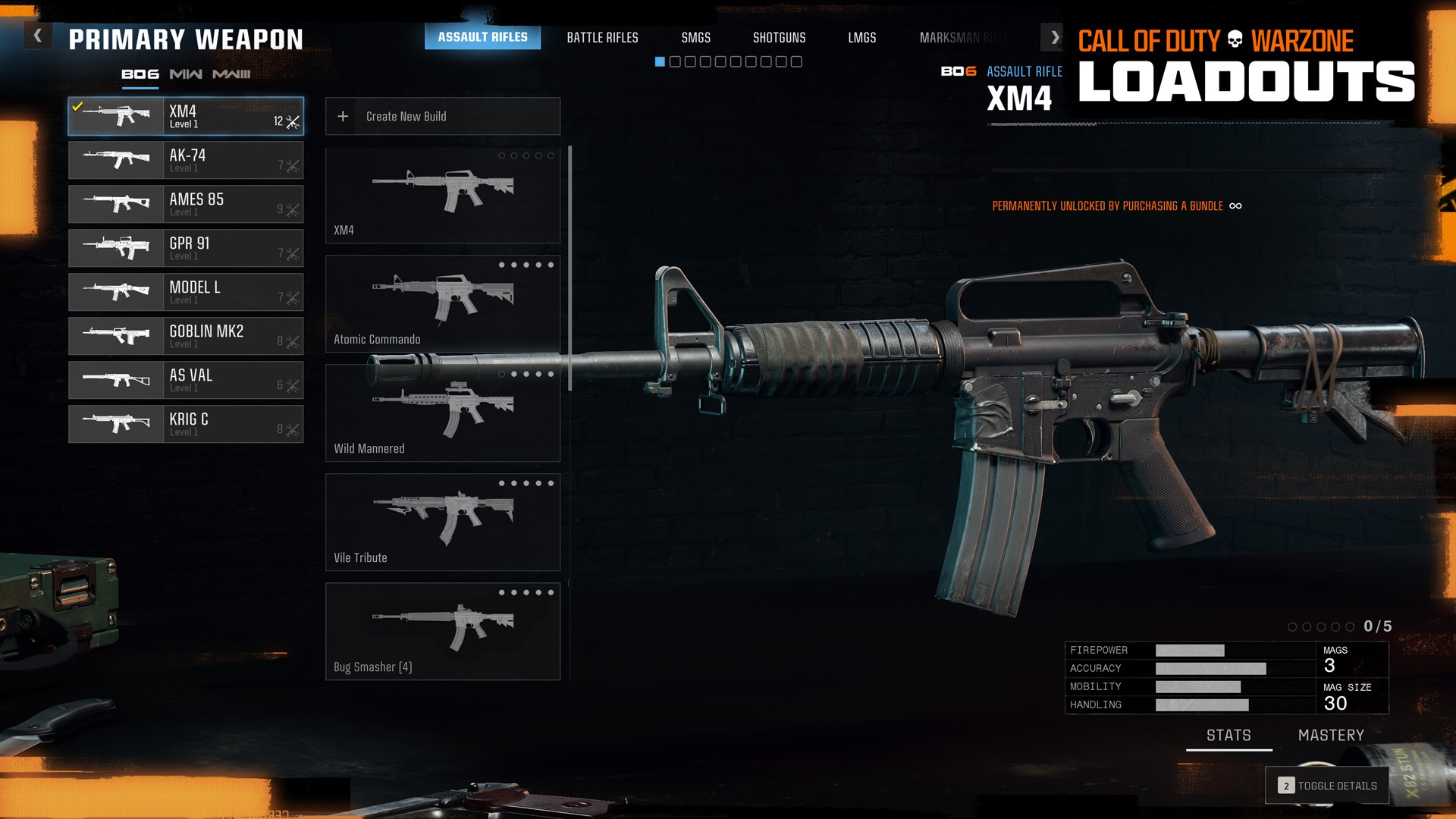
Task: Switch to the MWIII game filter
Action: (x=231, y=74)
